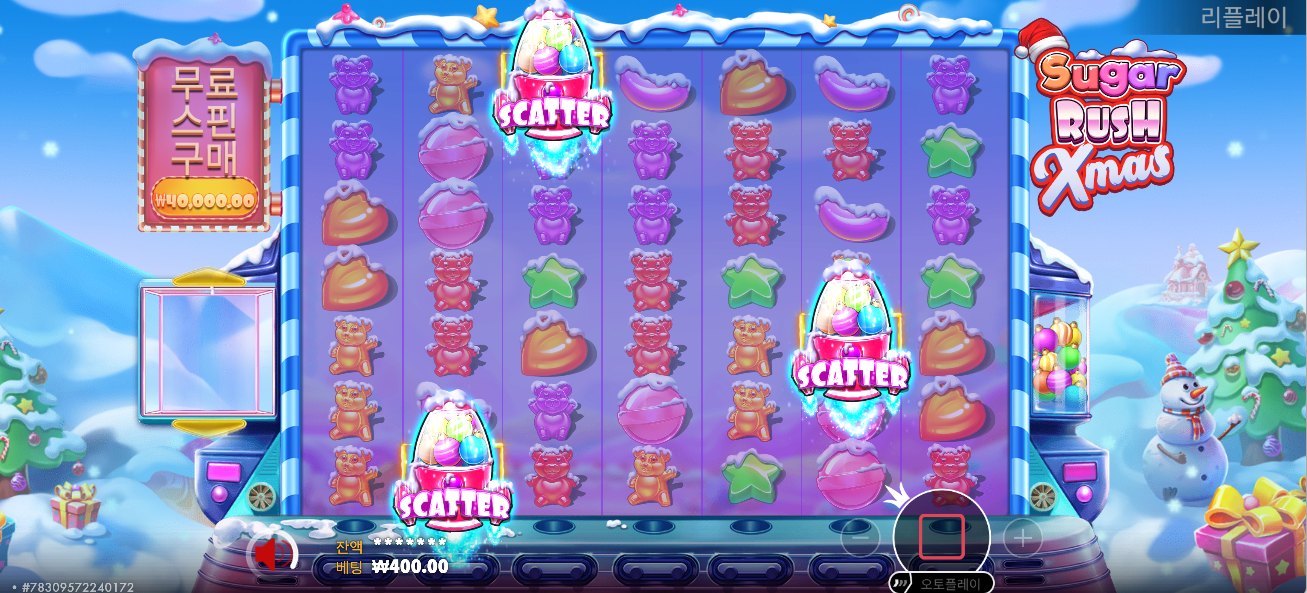
Task: Click the 리플레이 replay label
Action: [1243, 17]
